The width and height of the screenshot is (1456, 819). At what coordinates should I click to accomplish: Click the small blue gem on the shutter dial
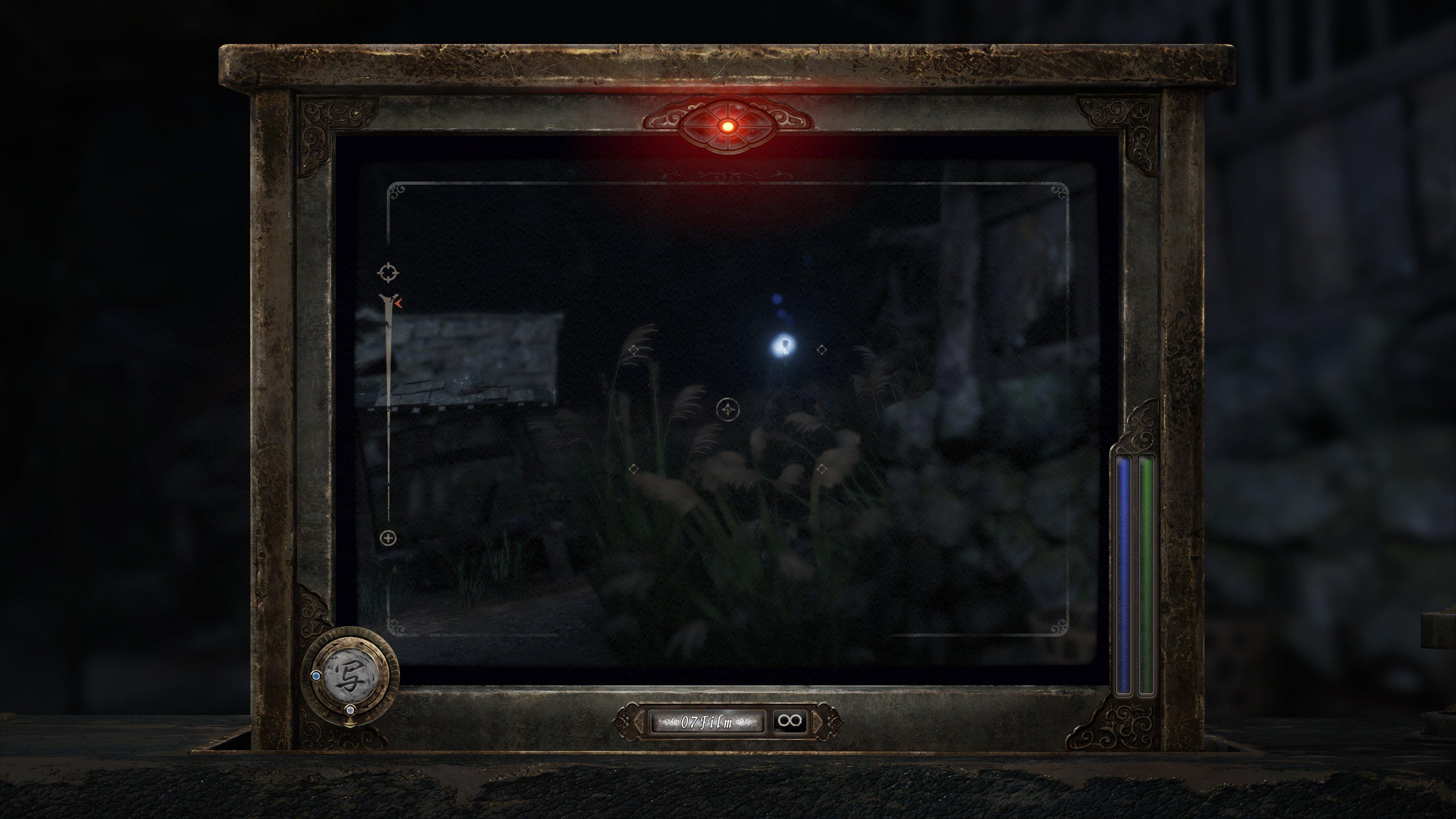(x=317, y=676)
